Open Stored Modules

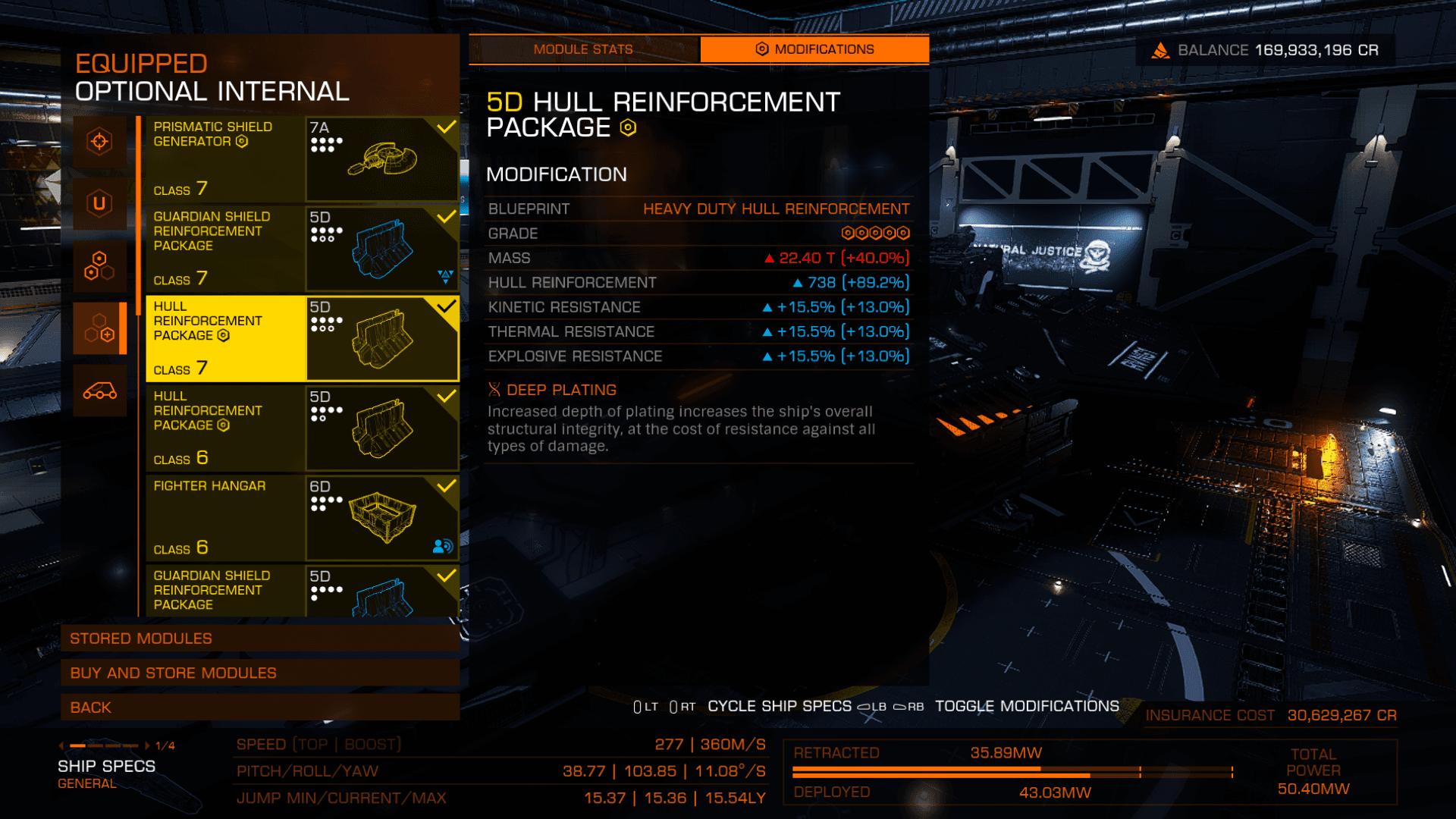tap(259, 639)
